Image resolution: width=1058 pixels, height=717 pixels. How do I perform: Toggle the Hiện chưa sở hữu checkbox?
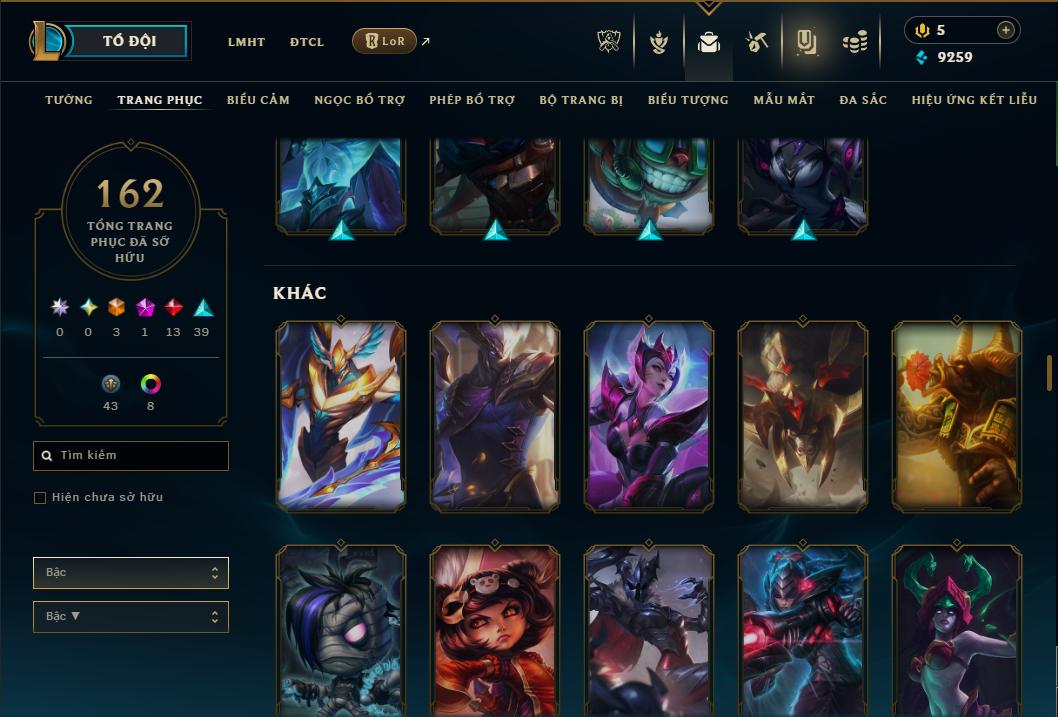40,498
